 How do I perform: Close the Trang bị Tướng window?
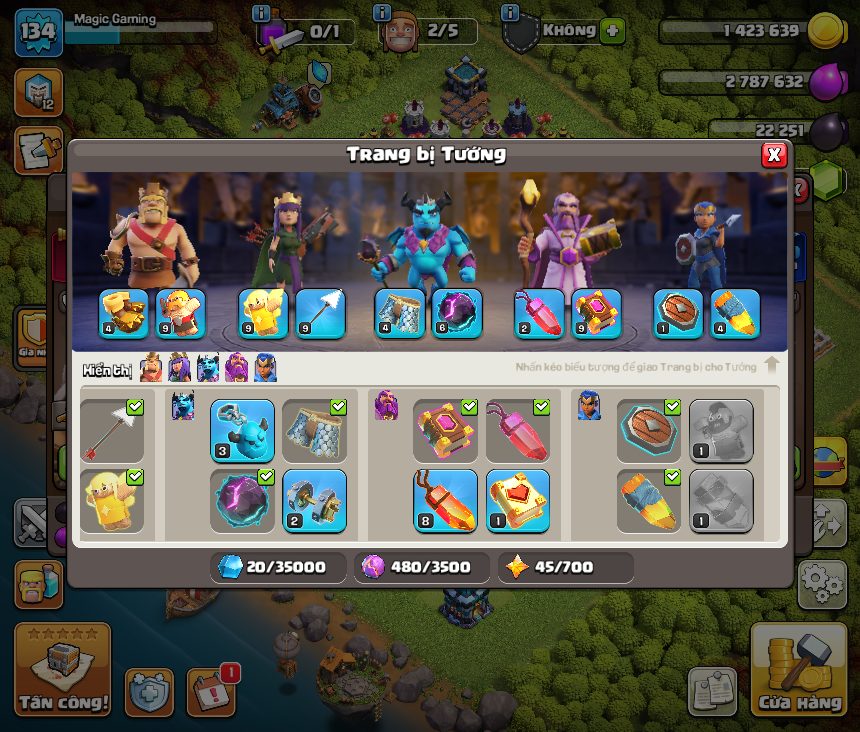[773, 155]
